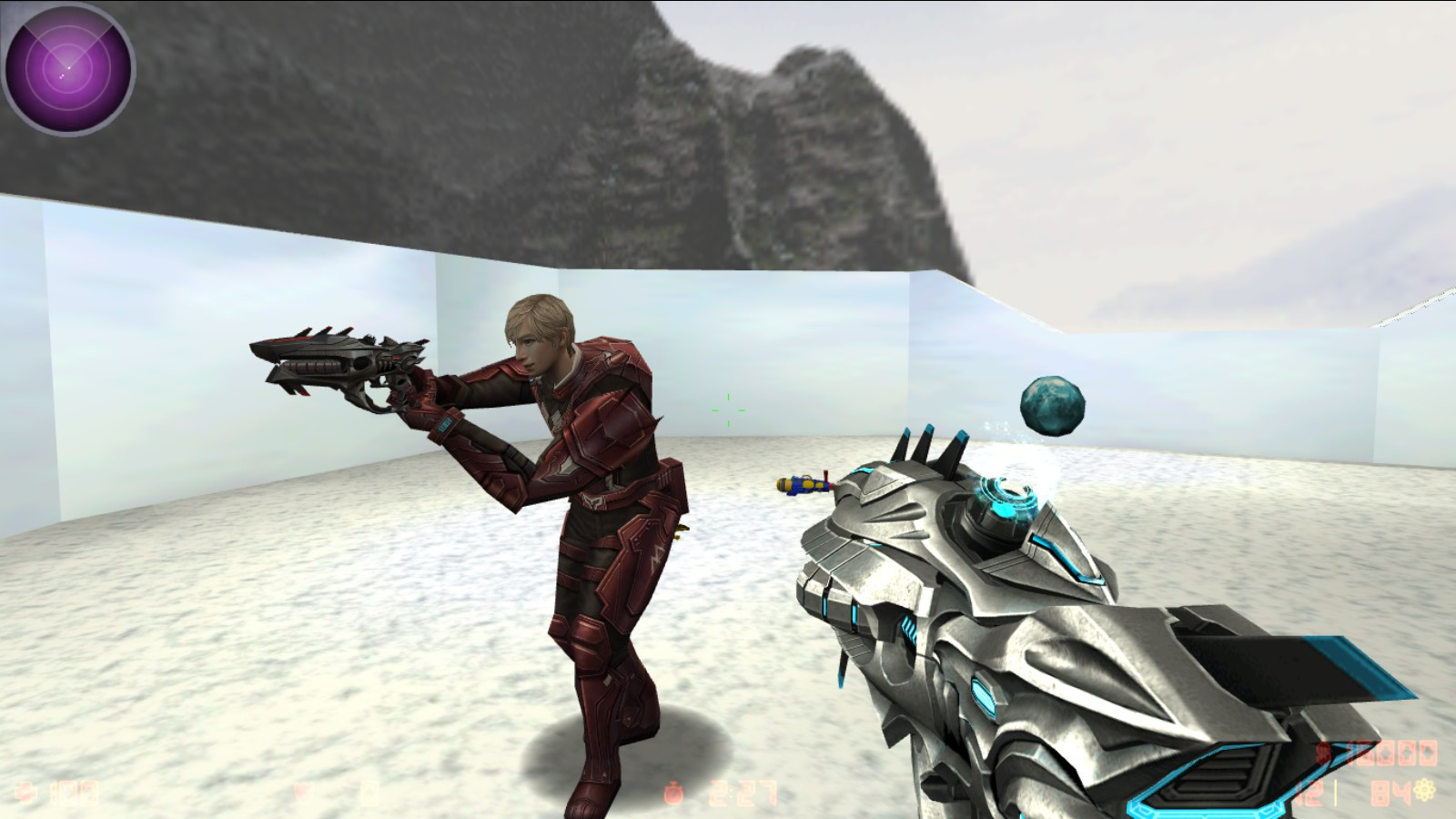Viewport: 1456px width, 819px height.
Task: Click the yellow ammo burst icon
Action: point(1424,790)
